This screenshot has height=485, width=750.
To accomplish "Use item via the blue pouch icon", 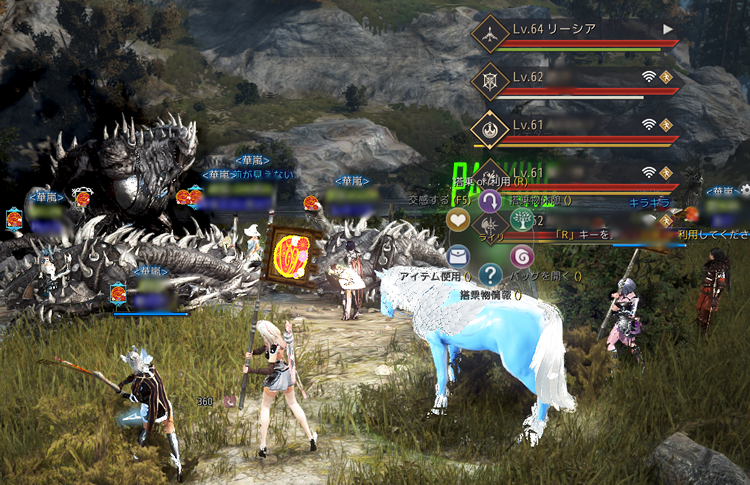I will [x=458, y=256].
